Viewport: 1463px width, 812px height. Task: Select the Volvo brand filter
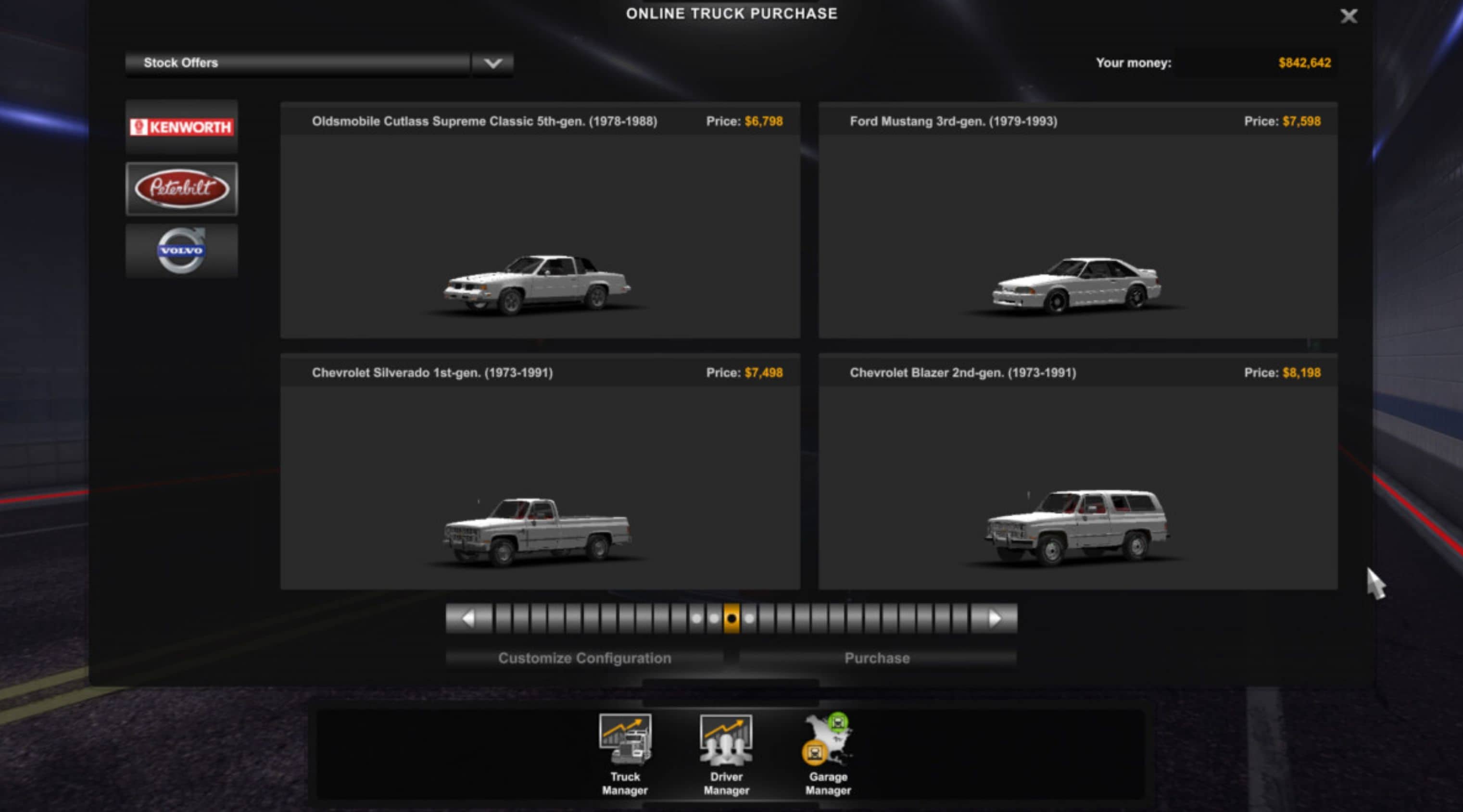coord(181,250)
